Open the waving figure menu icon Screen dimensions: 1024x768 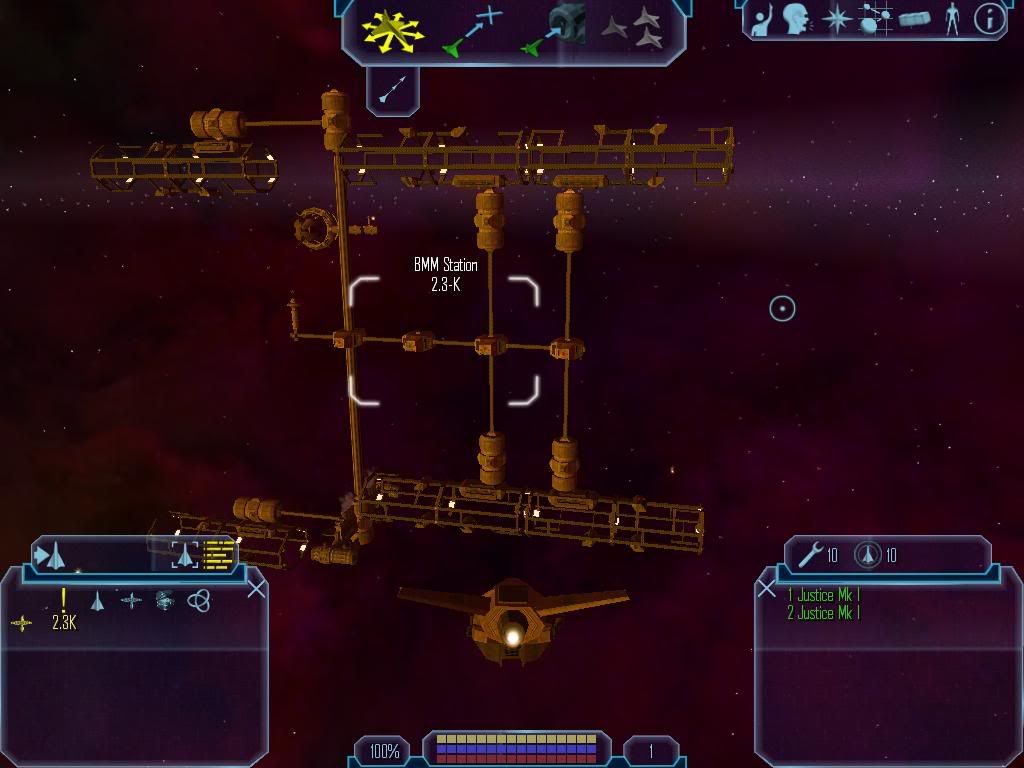(x=762, y=20)
